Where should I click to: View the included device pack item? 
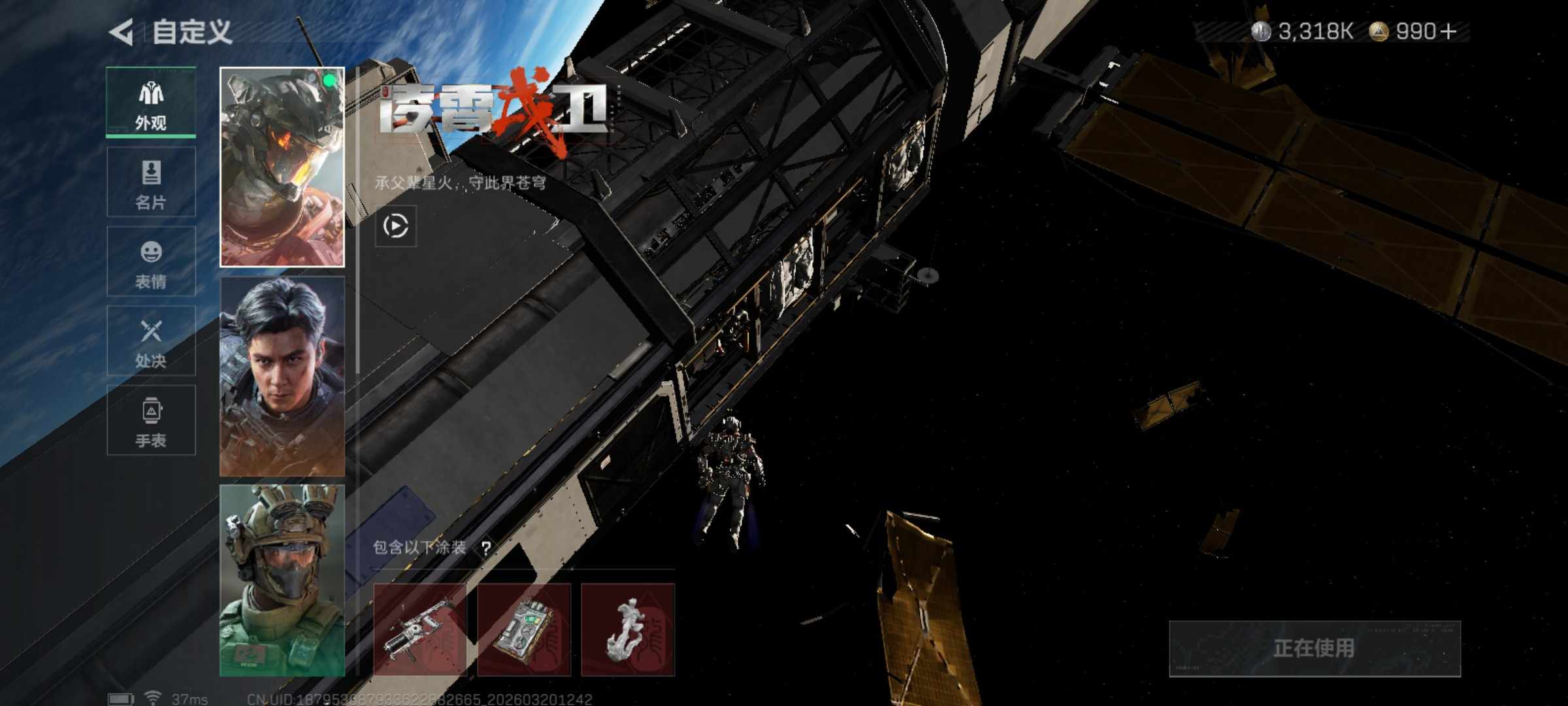(523, 630)
